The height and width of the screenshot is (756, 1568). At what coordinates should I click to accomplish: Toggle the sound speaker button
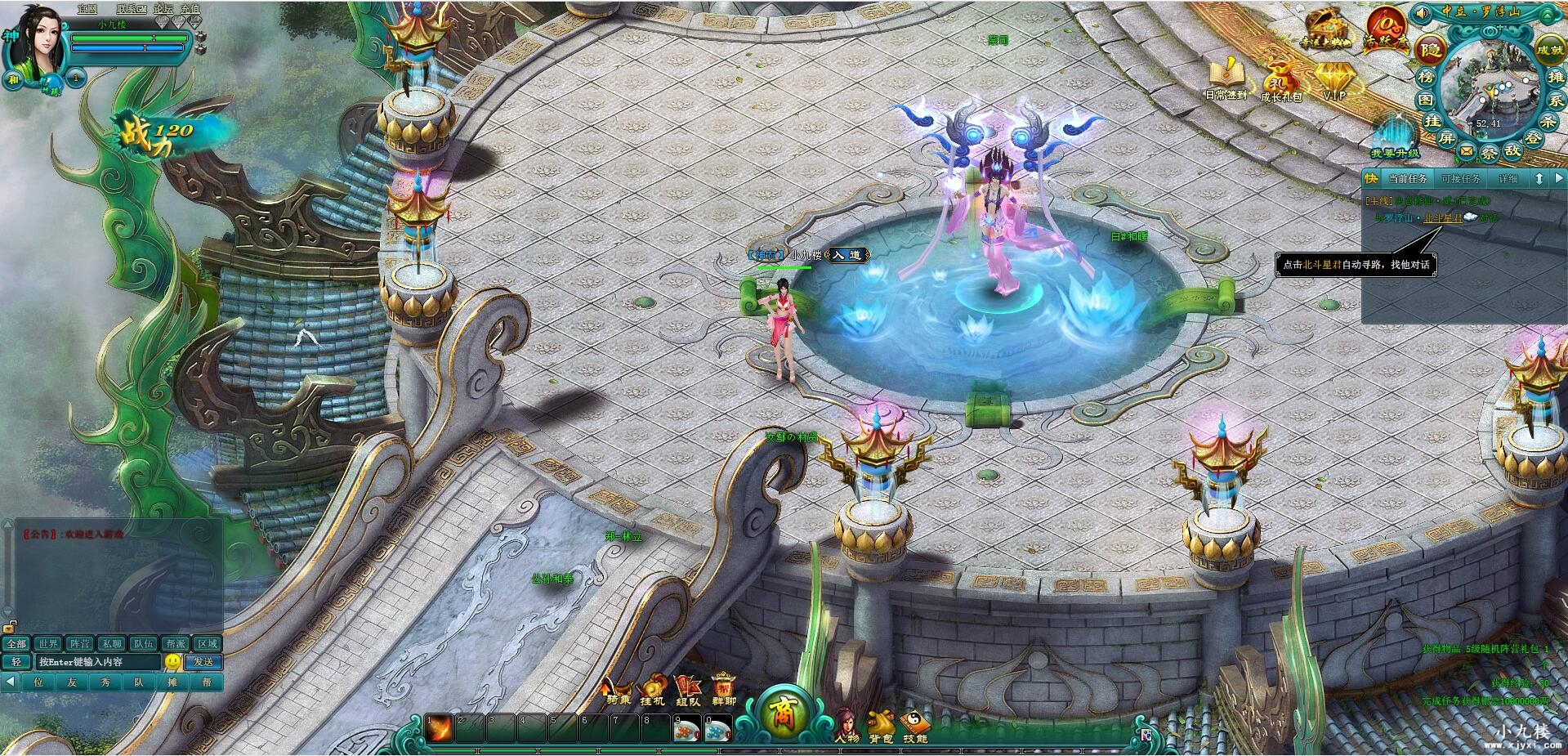tap(1423, 12)
